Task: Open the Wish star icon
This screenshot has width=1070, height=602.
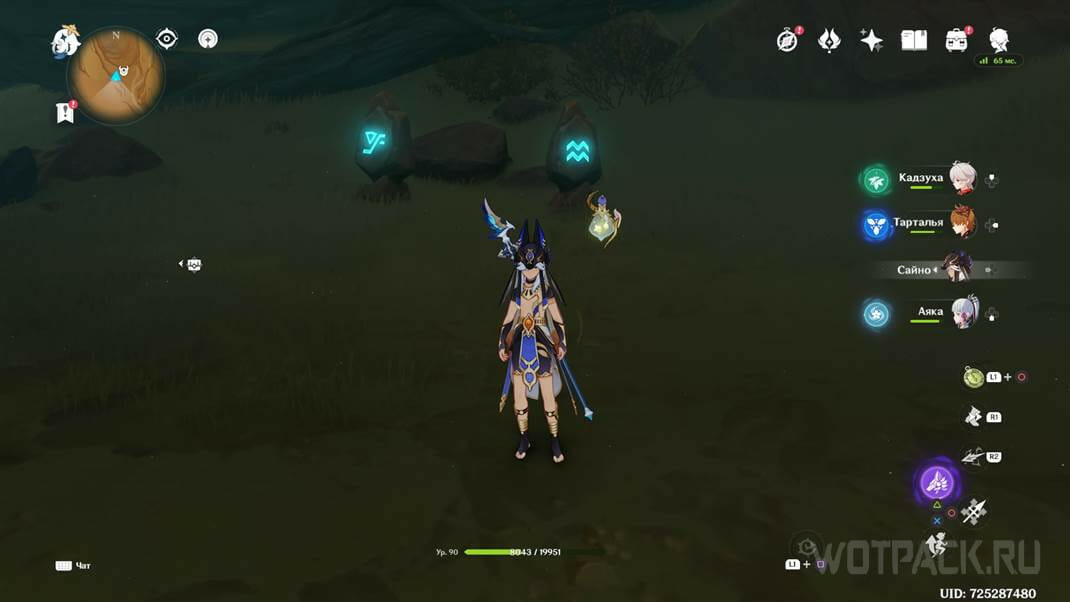Action: pos(871,40)
